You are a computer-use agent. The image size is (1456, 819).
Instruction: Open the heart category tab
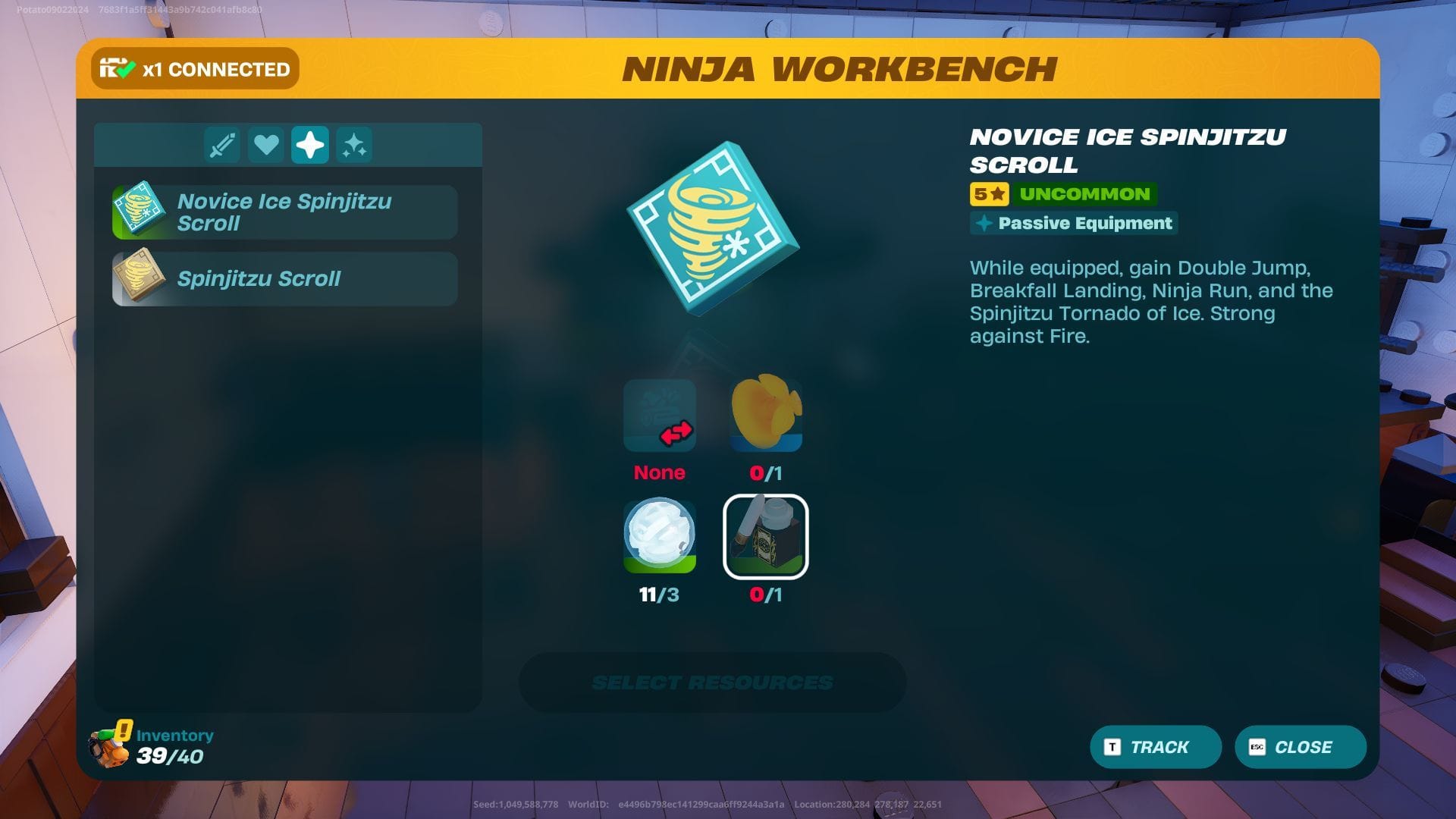266,145
